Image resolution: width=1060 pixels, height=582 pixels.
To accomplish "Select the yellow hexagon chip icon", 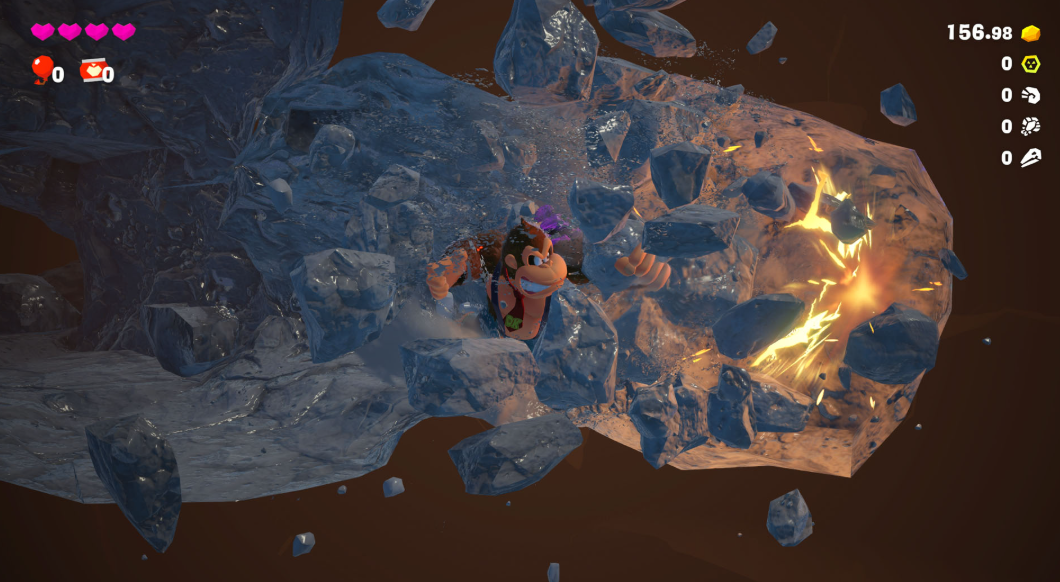I will [x=1030, y=64].
